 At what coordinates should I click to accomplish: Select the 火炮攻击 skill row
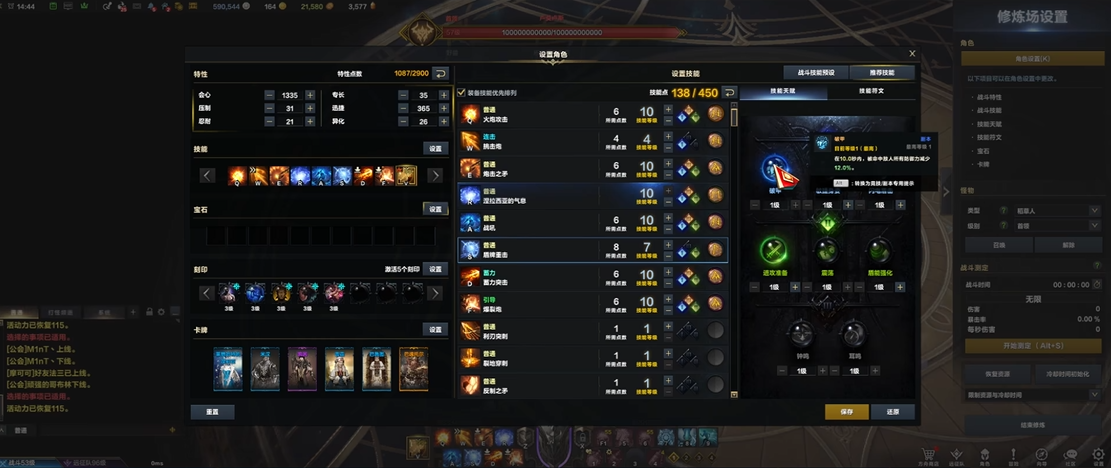(530, 114)
